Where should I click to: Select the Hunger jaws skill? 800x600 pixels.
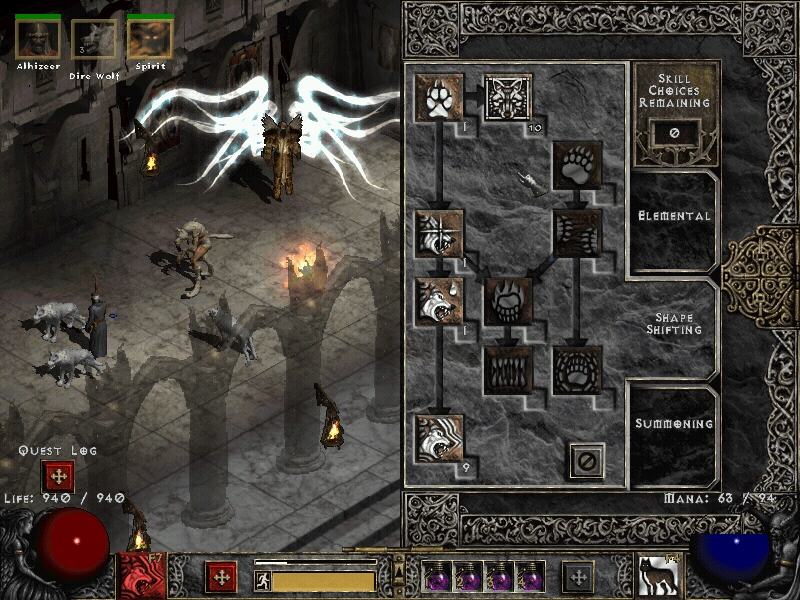(x=508, y=370)
